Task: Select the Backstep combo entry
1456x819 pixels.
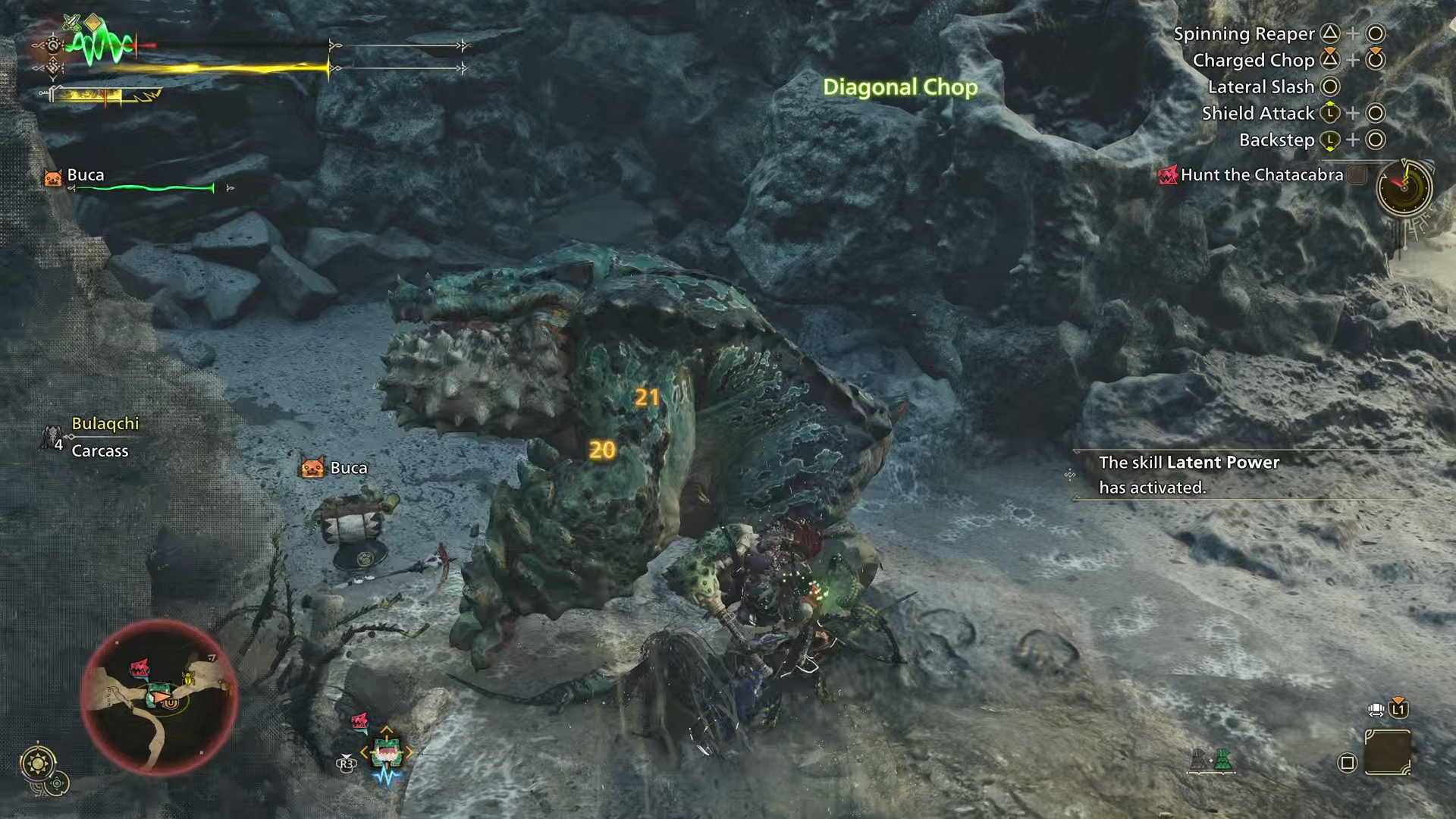Action: click(x=1276, y=140)
